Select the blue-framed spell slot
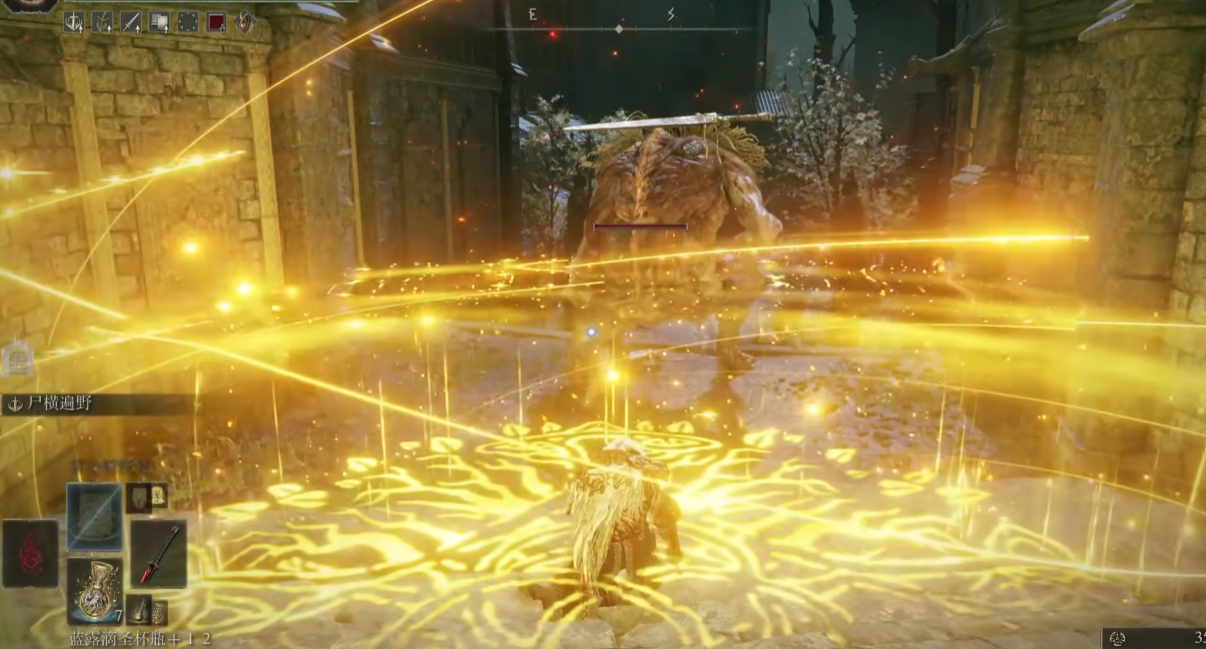1206x649 pixels. pyautogui.click(x=95, y=516)
